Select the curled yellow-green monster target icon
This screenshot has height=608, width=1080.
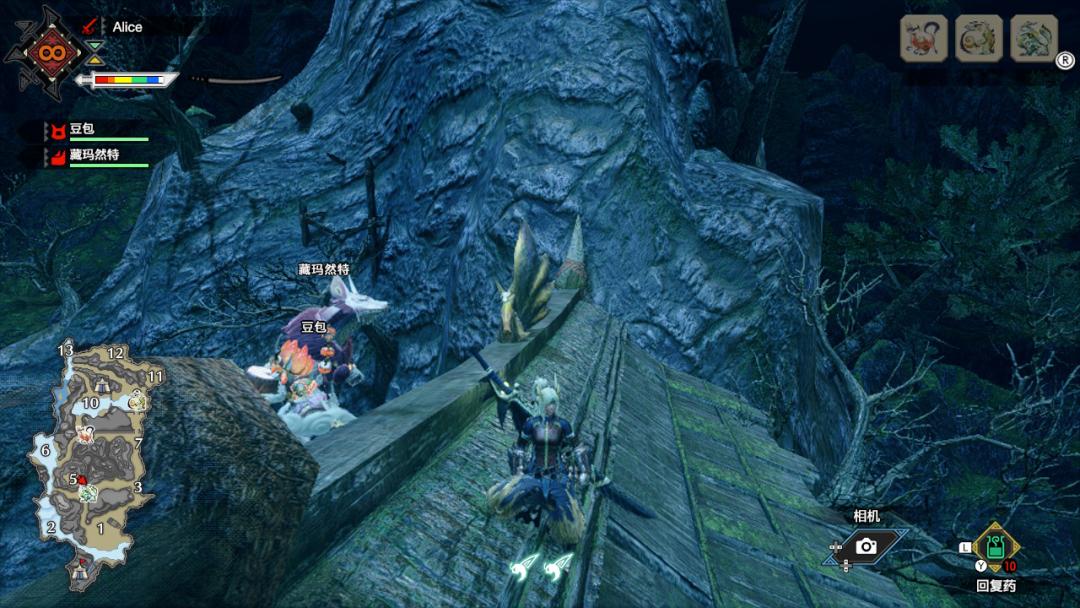[x=978, y=39]
